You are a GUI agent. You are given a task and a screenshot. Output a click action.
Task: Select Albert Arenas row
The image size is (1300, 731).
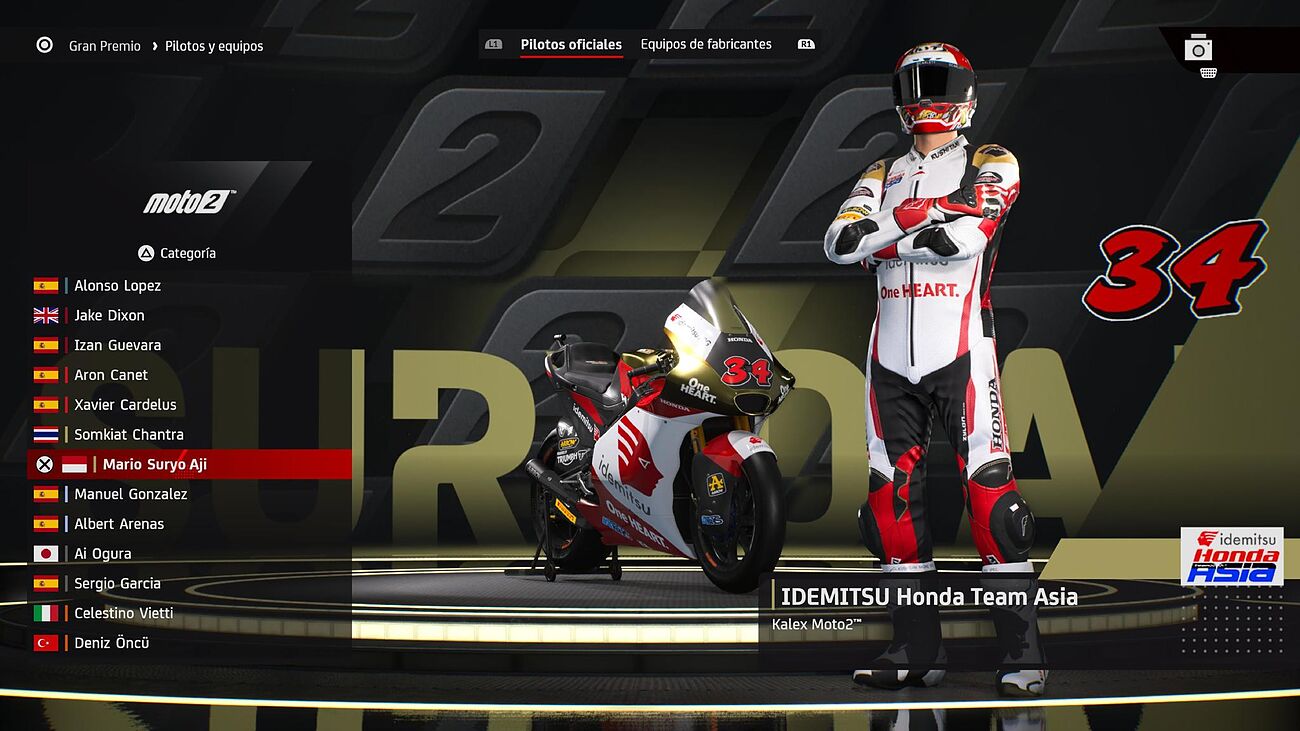click(119, 524)
